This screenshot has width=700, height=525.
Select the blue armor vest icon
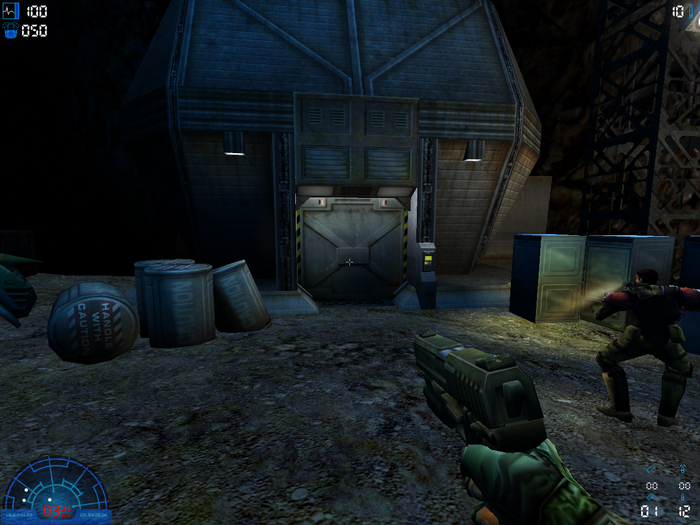[x=11, y=31]
